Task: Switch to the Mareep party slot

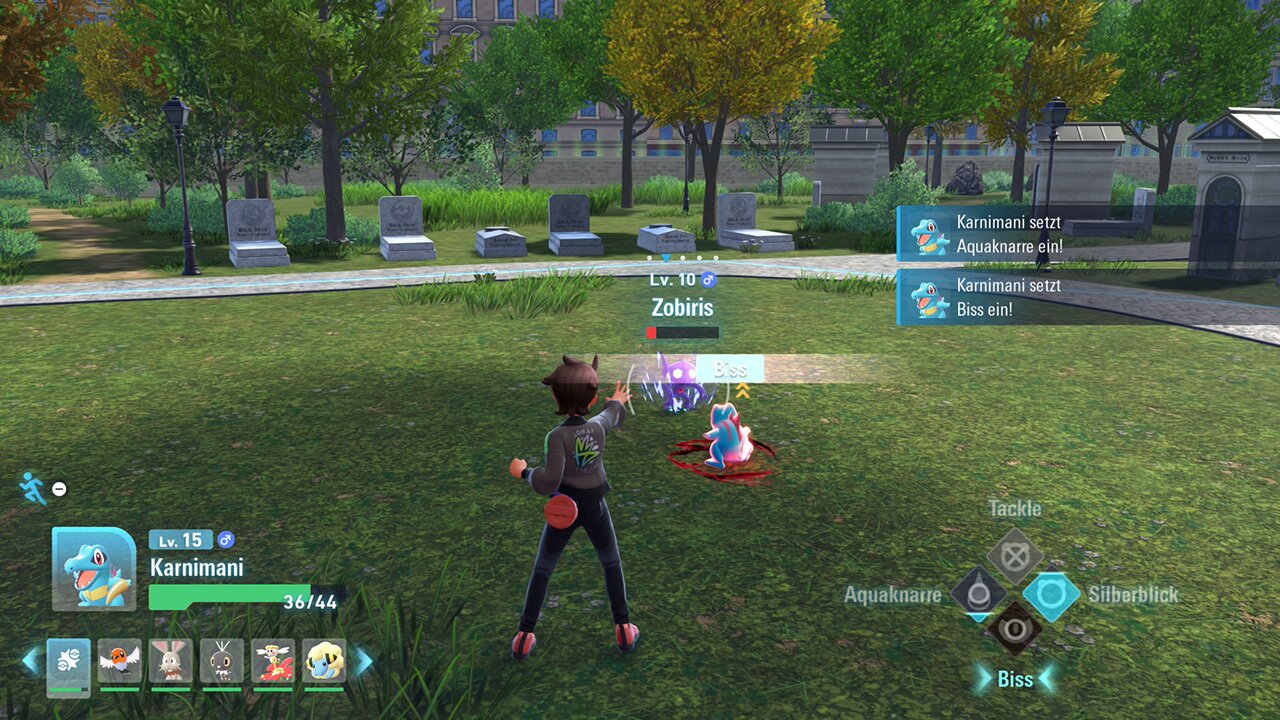Action: coord(323,662)
